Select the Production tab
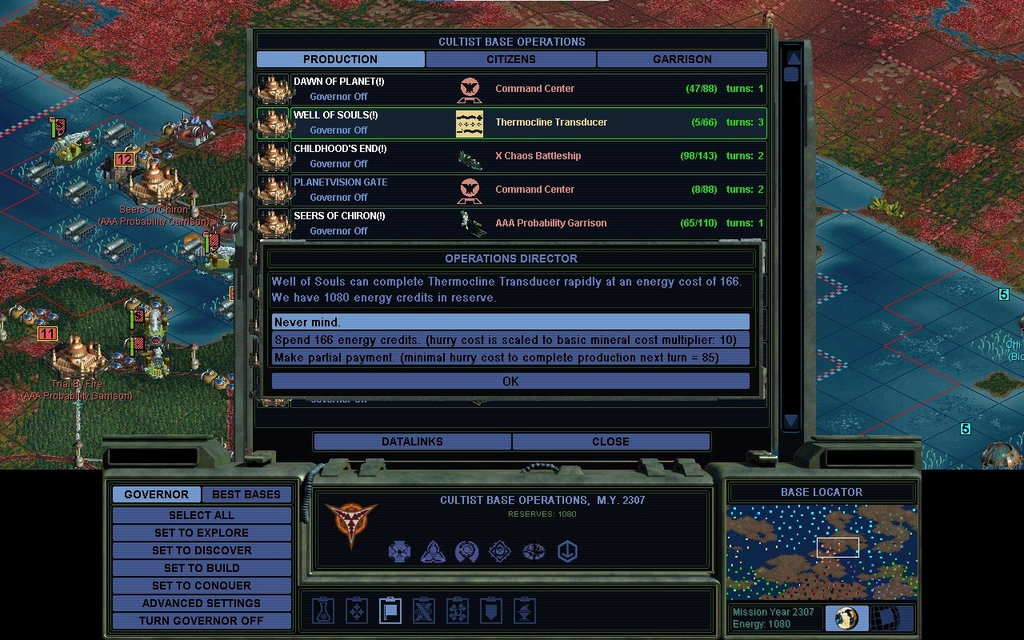Screen dimensions: 1024x640 pyautogui.click(x=340, y=59)
